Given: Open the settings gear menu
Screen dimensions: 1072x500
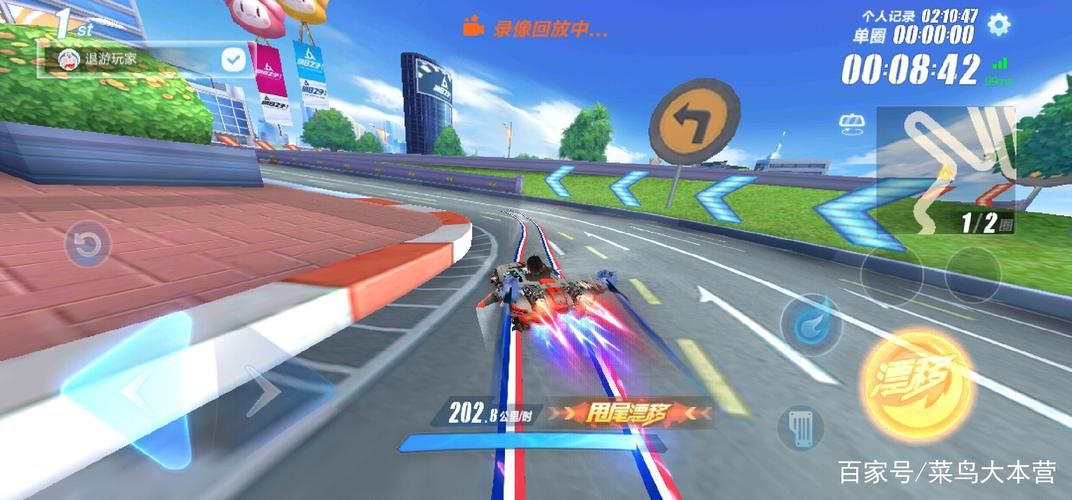Looking at the screenshot, I should click(998, 25).
